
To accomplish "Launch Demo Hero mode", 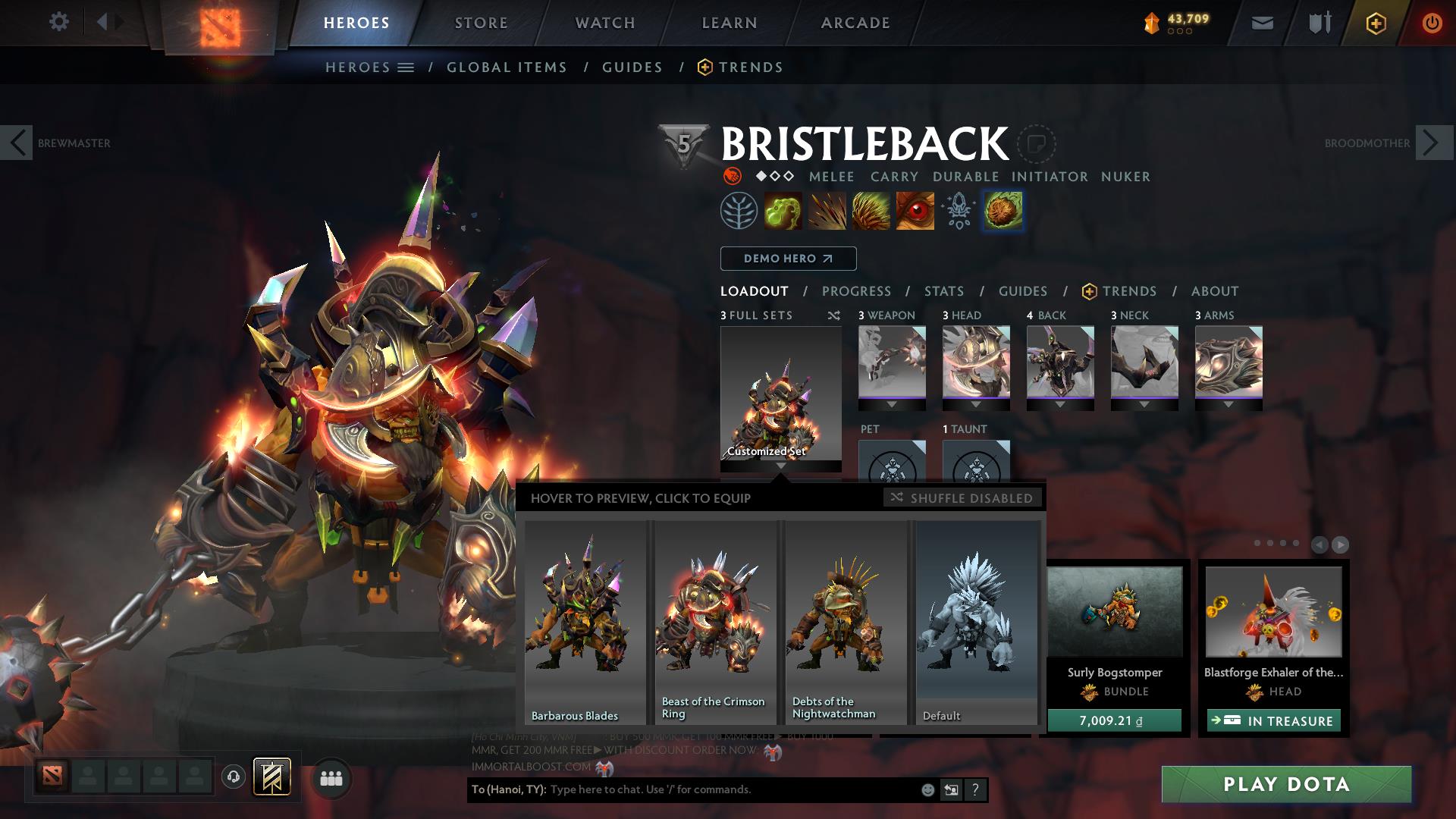I will (x=788, y=259).
